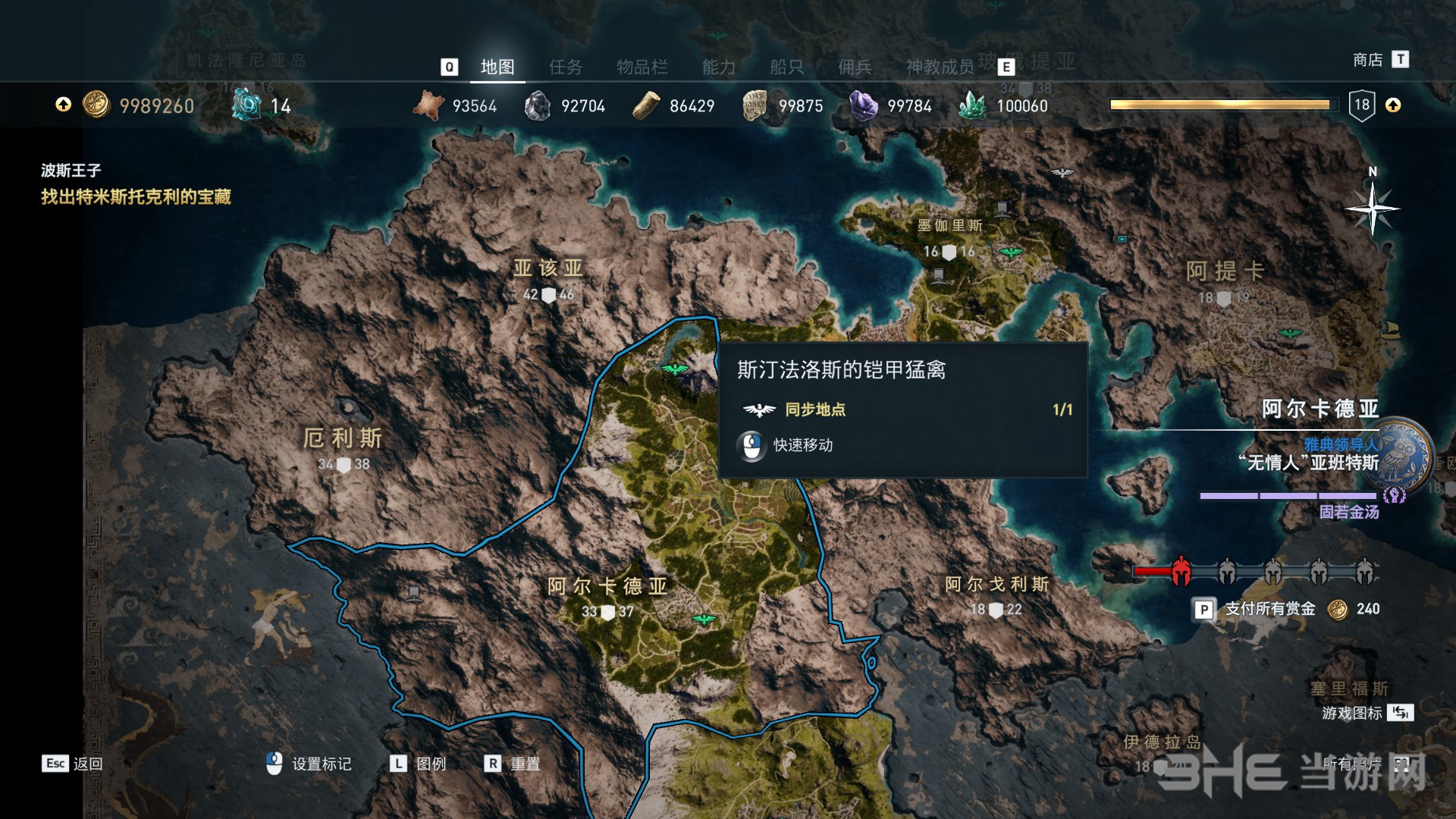Choose 快速移动 fast travel option

click(802, 445)
